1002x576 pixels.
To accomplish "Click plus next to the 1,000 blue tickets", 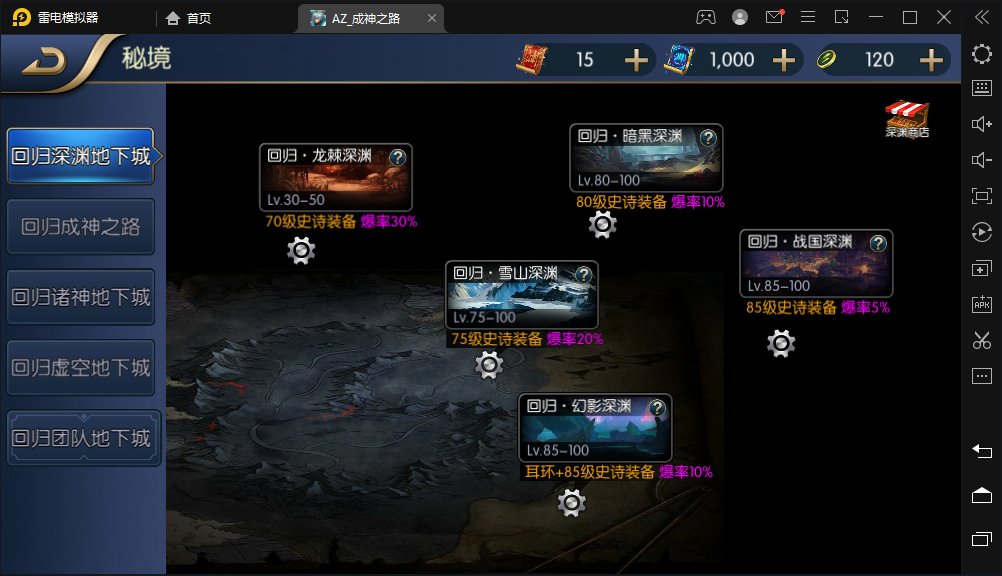I will tap(783, 60).
